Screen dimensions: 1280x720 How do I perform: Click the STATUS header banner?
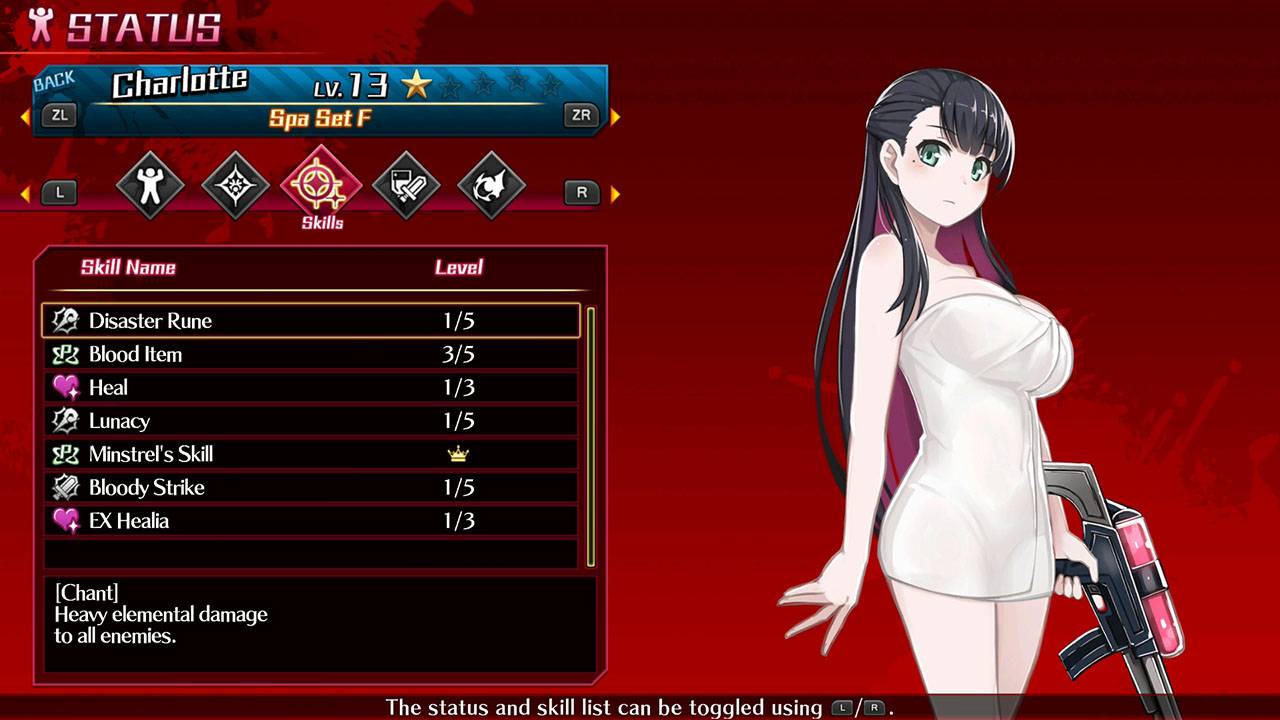[130, 27]
